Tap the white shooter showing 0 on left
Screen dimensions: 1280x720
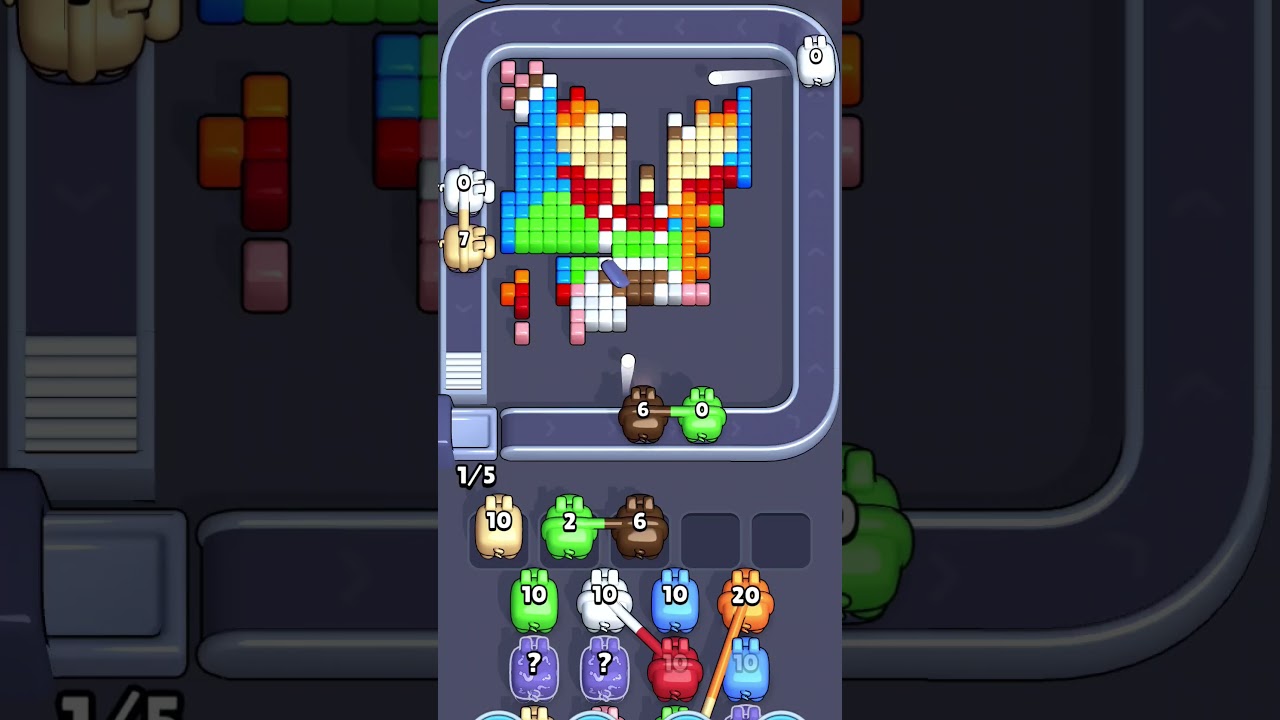463,185
